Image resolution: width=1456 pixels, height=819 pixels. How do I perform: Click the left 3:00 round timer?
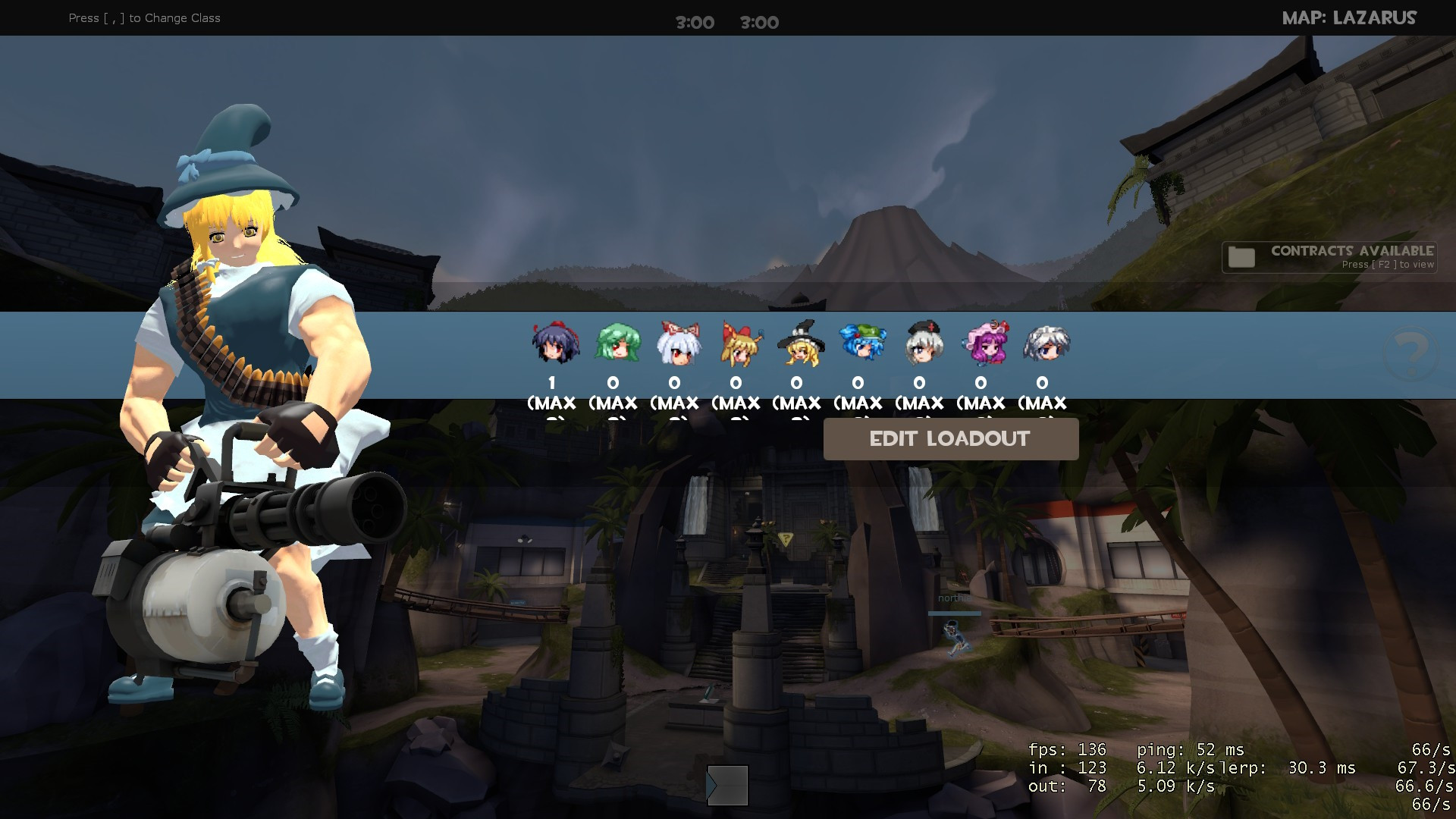point(693,22)
